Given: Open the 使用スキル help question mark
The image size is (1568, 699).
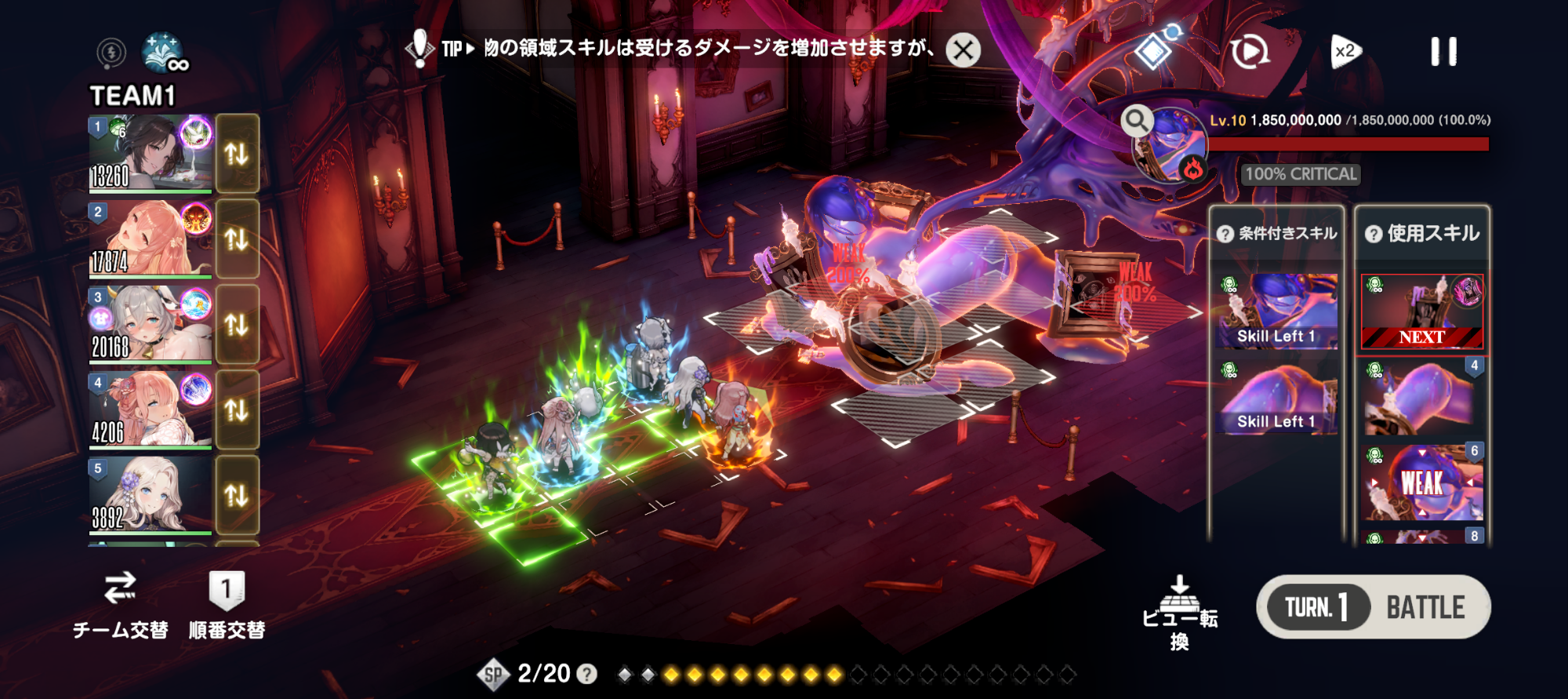Looking at the screenshot, I should coord(1374,234).
